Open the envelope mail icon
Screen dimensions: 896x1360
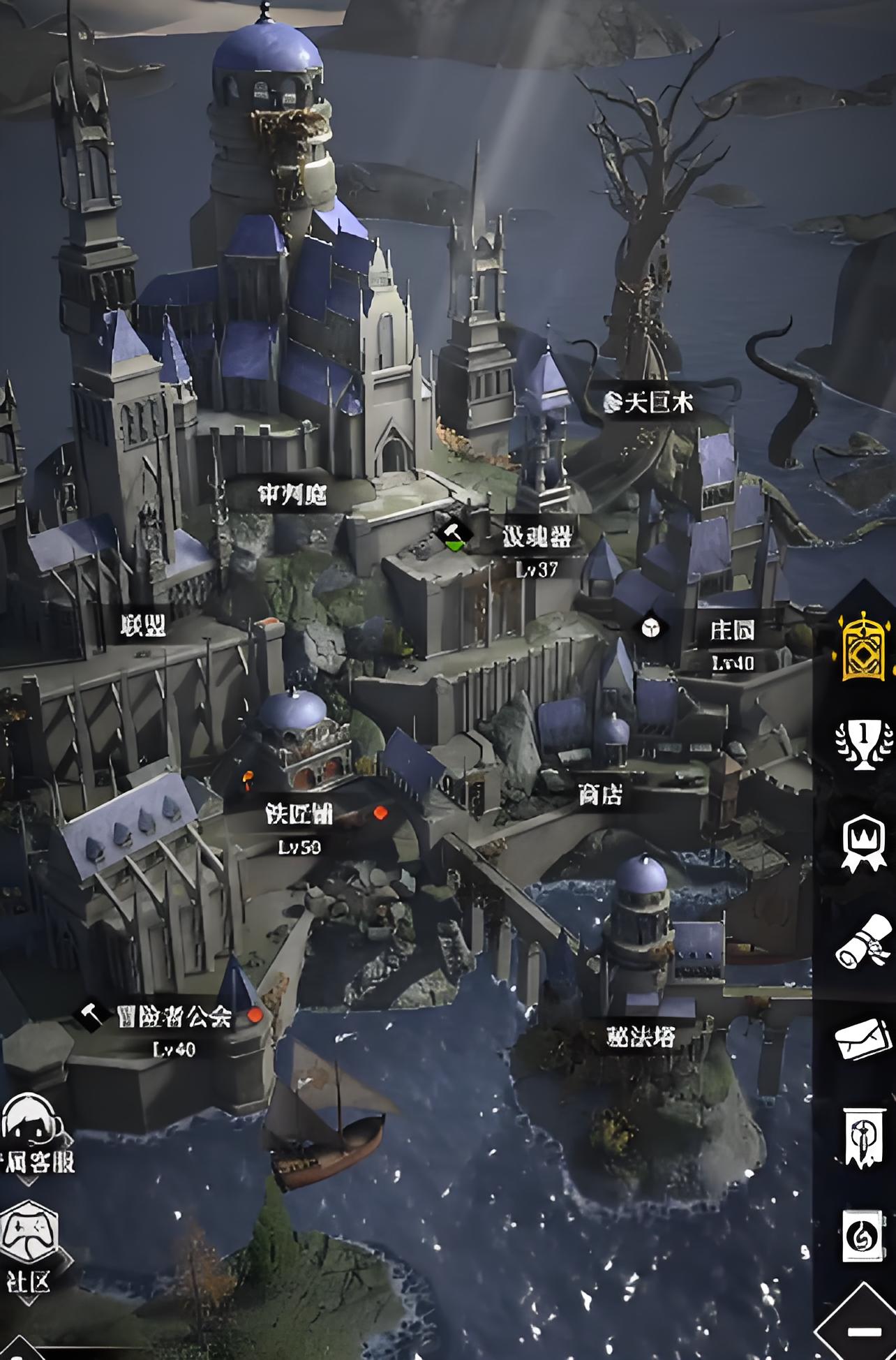[x=864, y=1038]
